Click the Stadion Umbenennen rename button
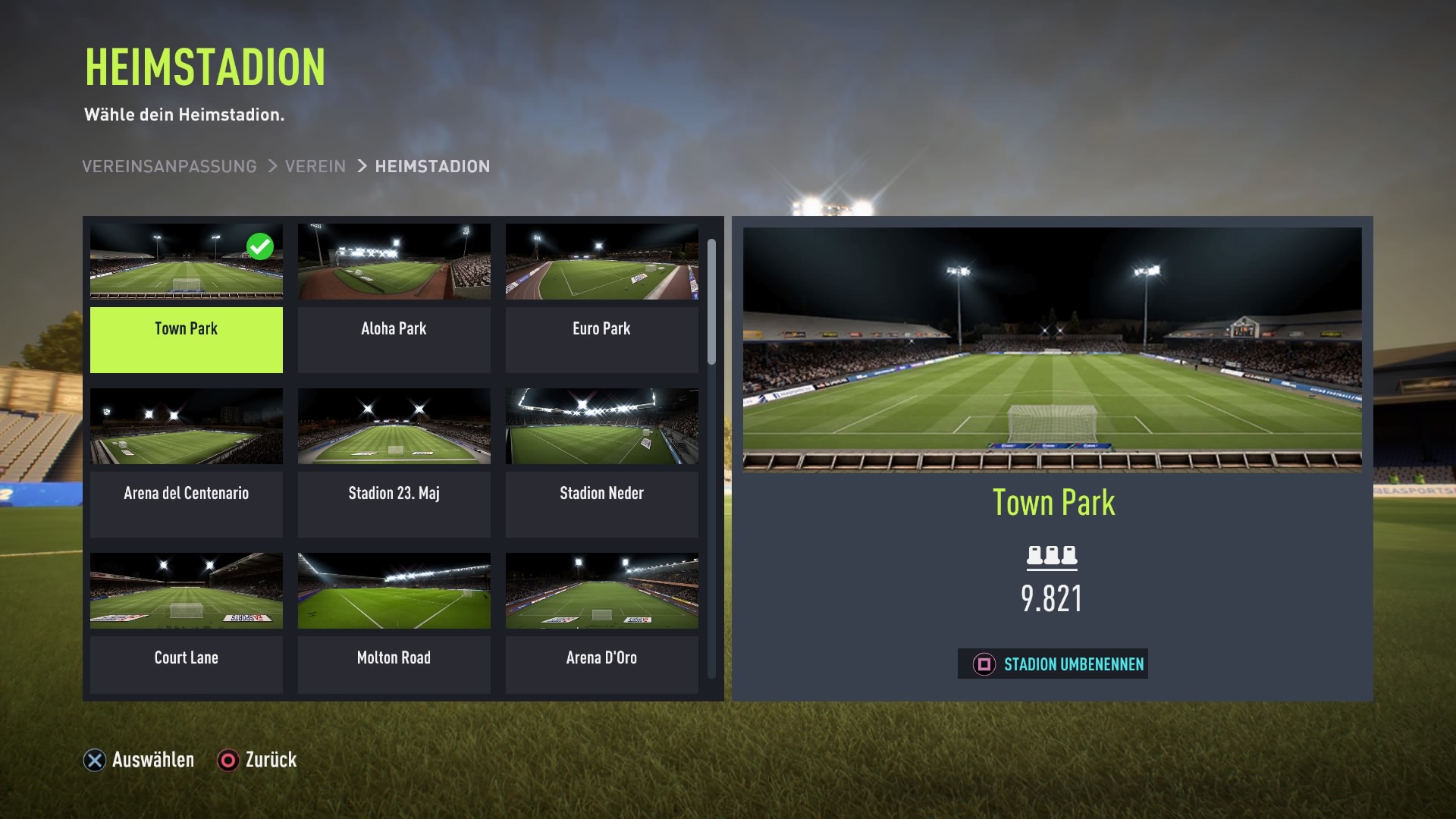The height and width of the screenshot is (819, 1456). click(1053, 664)
